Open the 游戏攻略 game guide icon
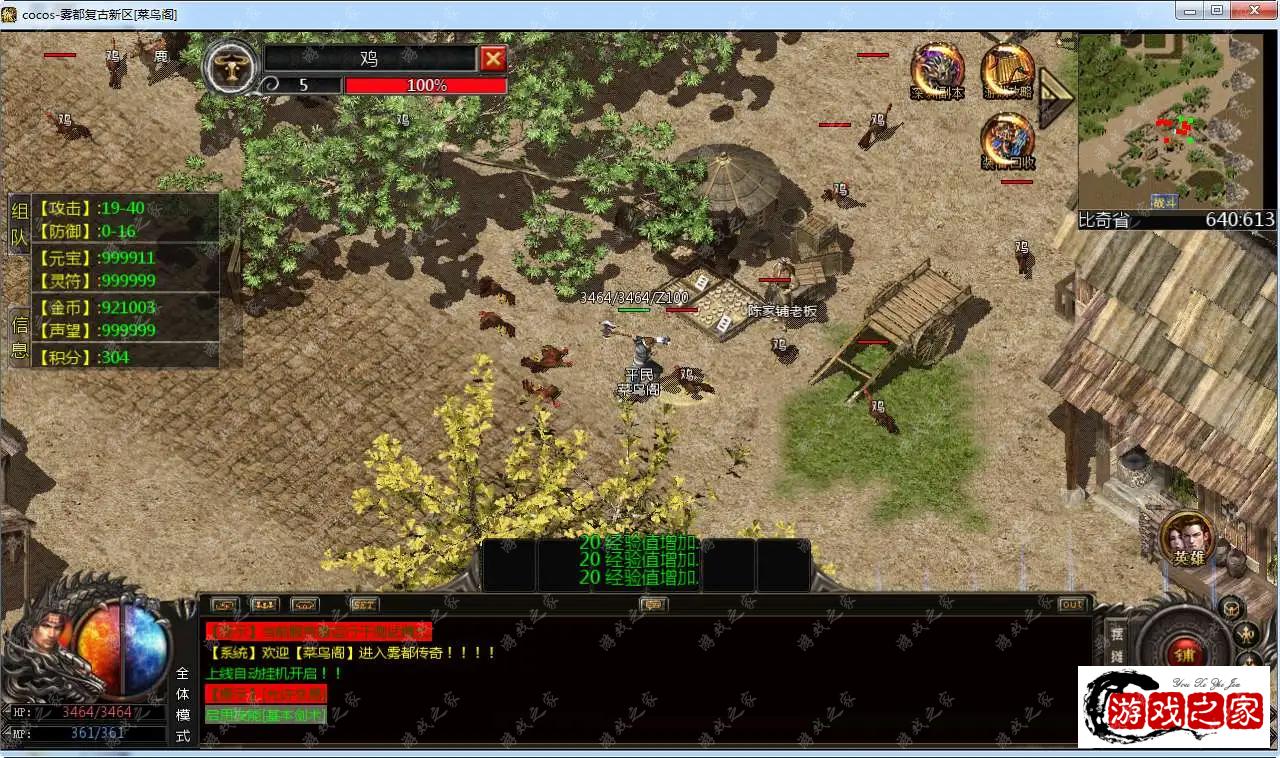Screen dimensions: 1280x758 (x=1007, y=70)
